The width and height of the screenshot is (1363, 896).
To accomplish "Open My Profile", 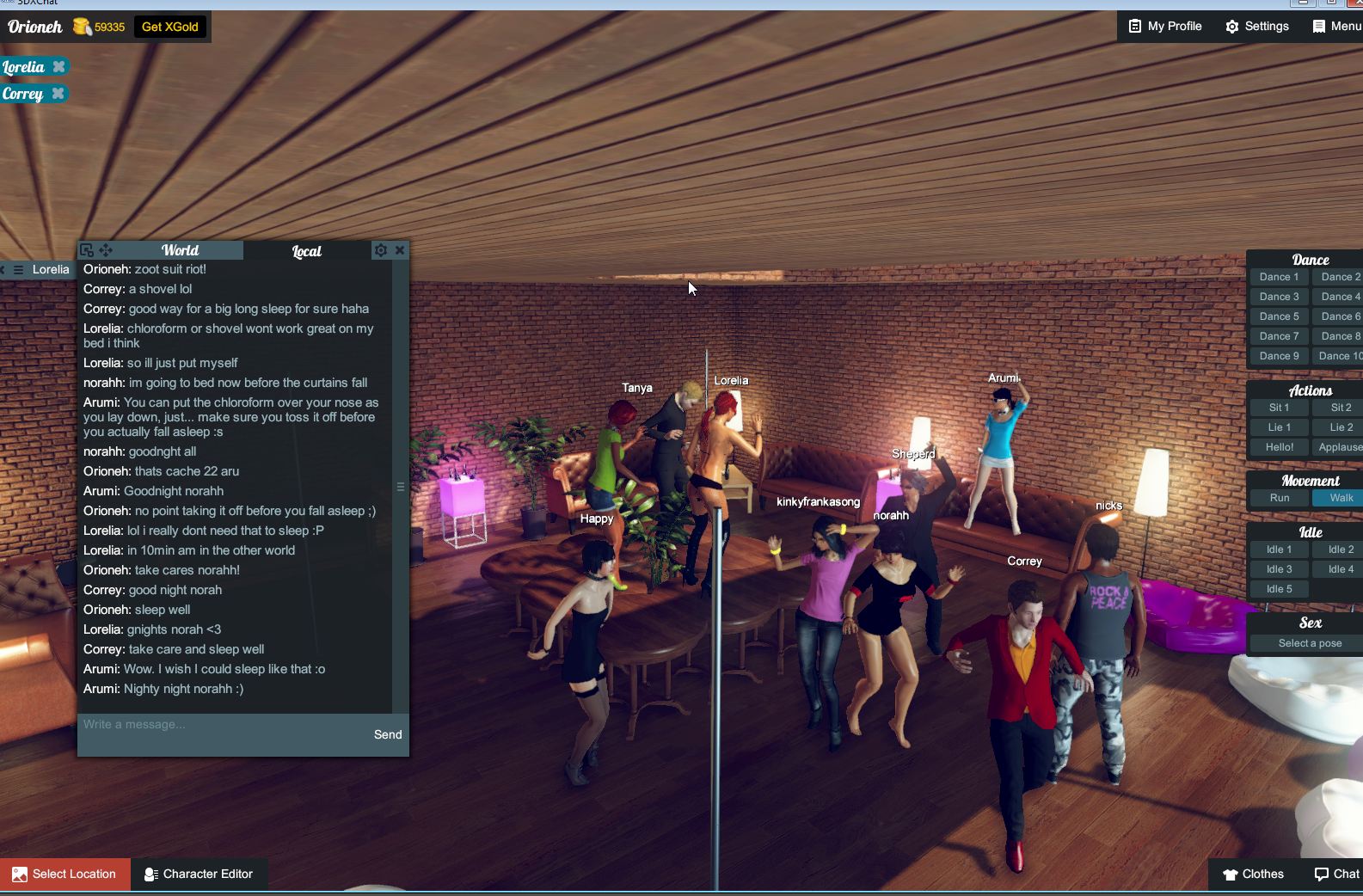I will pos(1164,26).
